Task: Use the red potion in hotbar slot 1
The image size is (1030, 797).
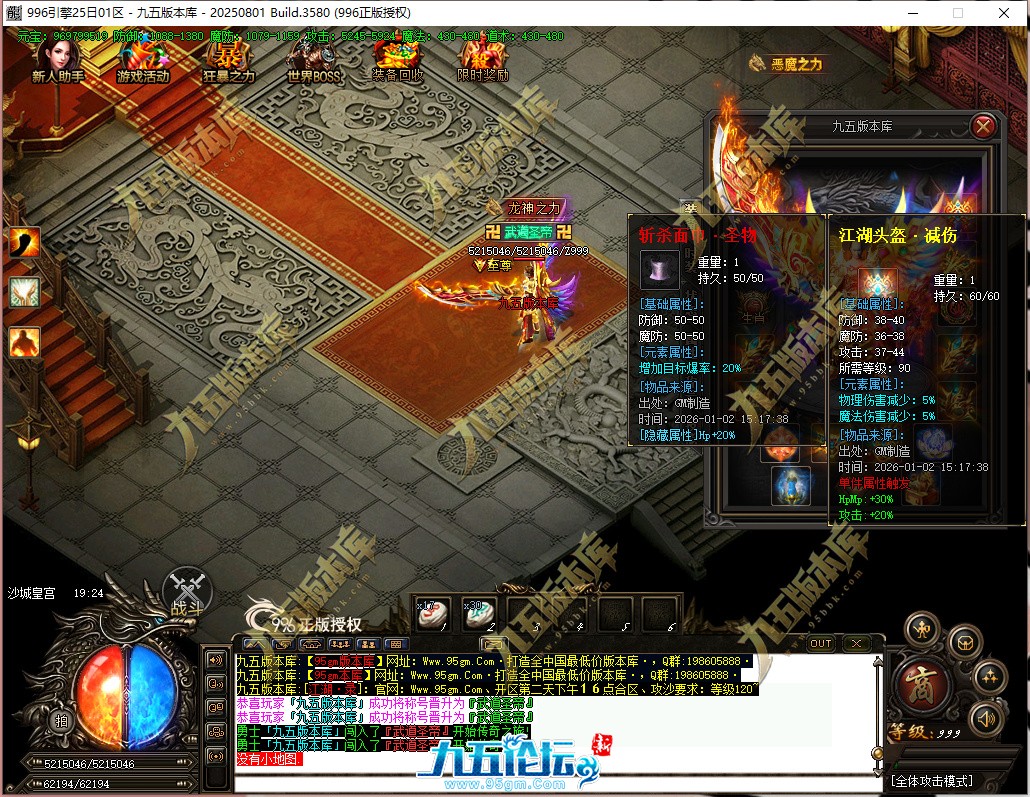Action: click(x=434, y=614)
